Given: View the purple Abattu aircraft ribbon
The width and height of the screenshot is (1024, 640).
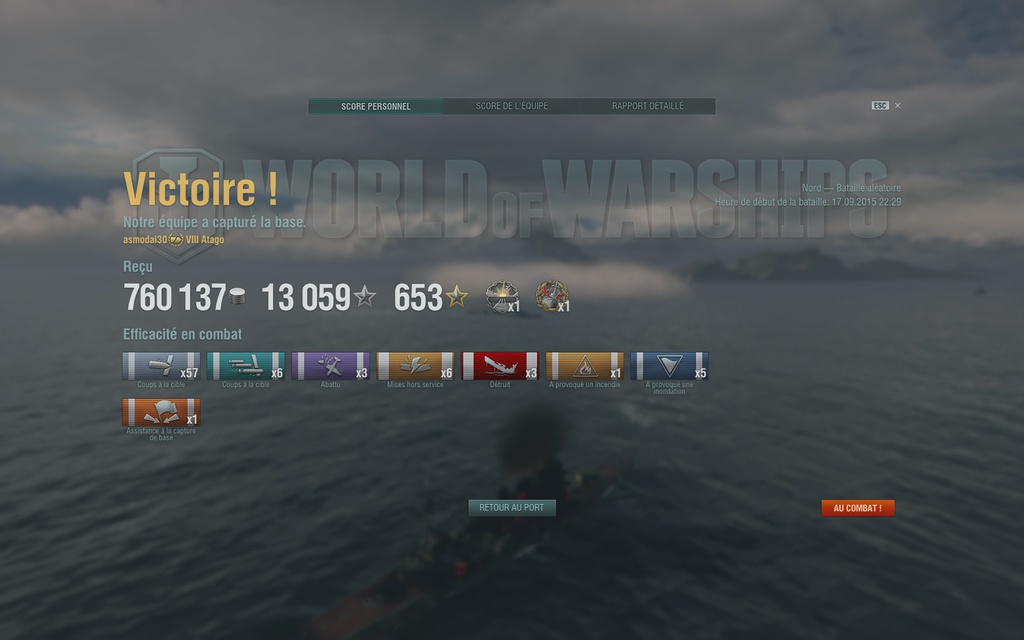Looking at the screenshot, I should tap(330, 366).
